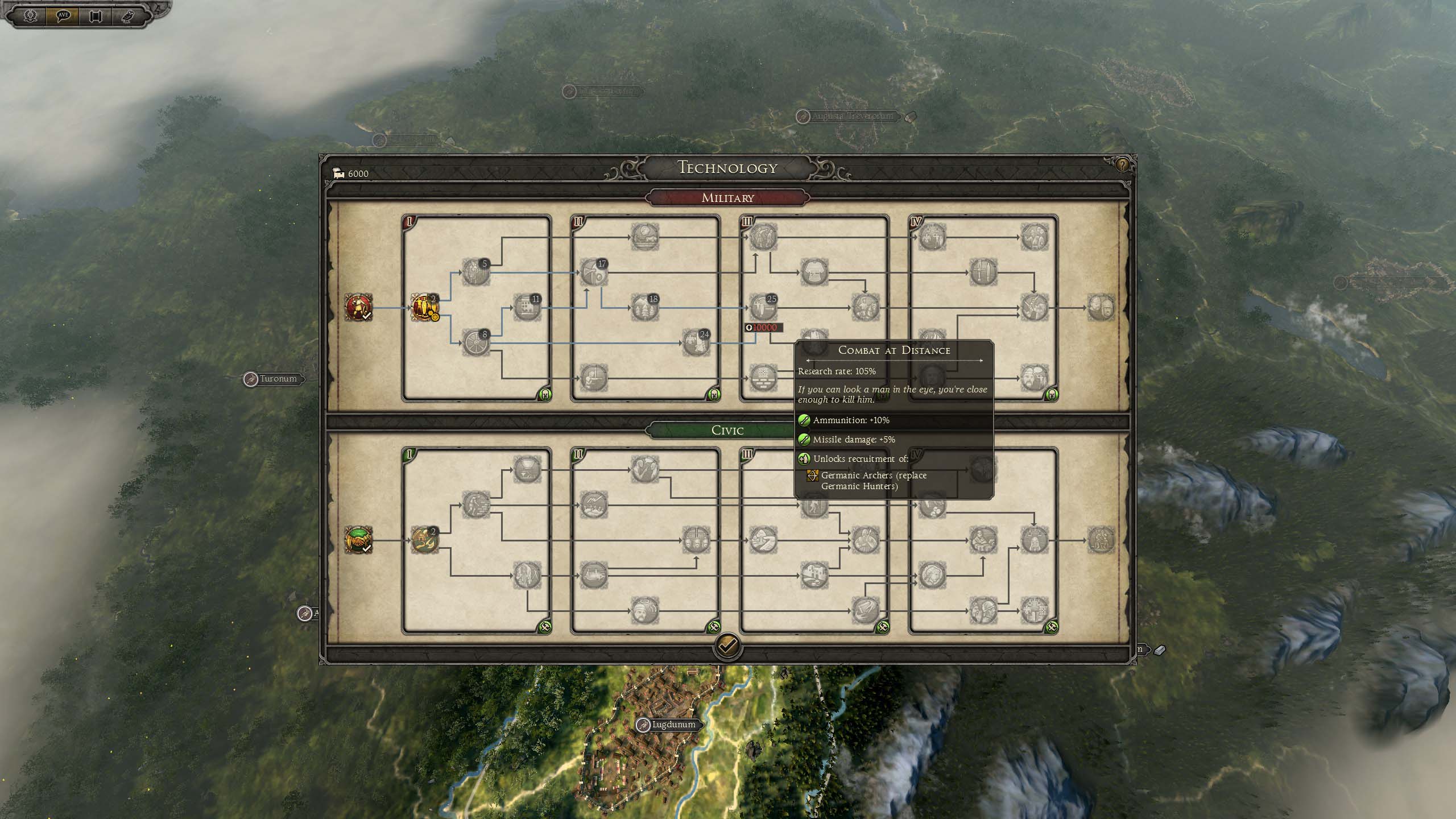Confirm and close the Technology panel
The height and width of the screenshot is (819, 1456).
(x=727, y=646)
